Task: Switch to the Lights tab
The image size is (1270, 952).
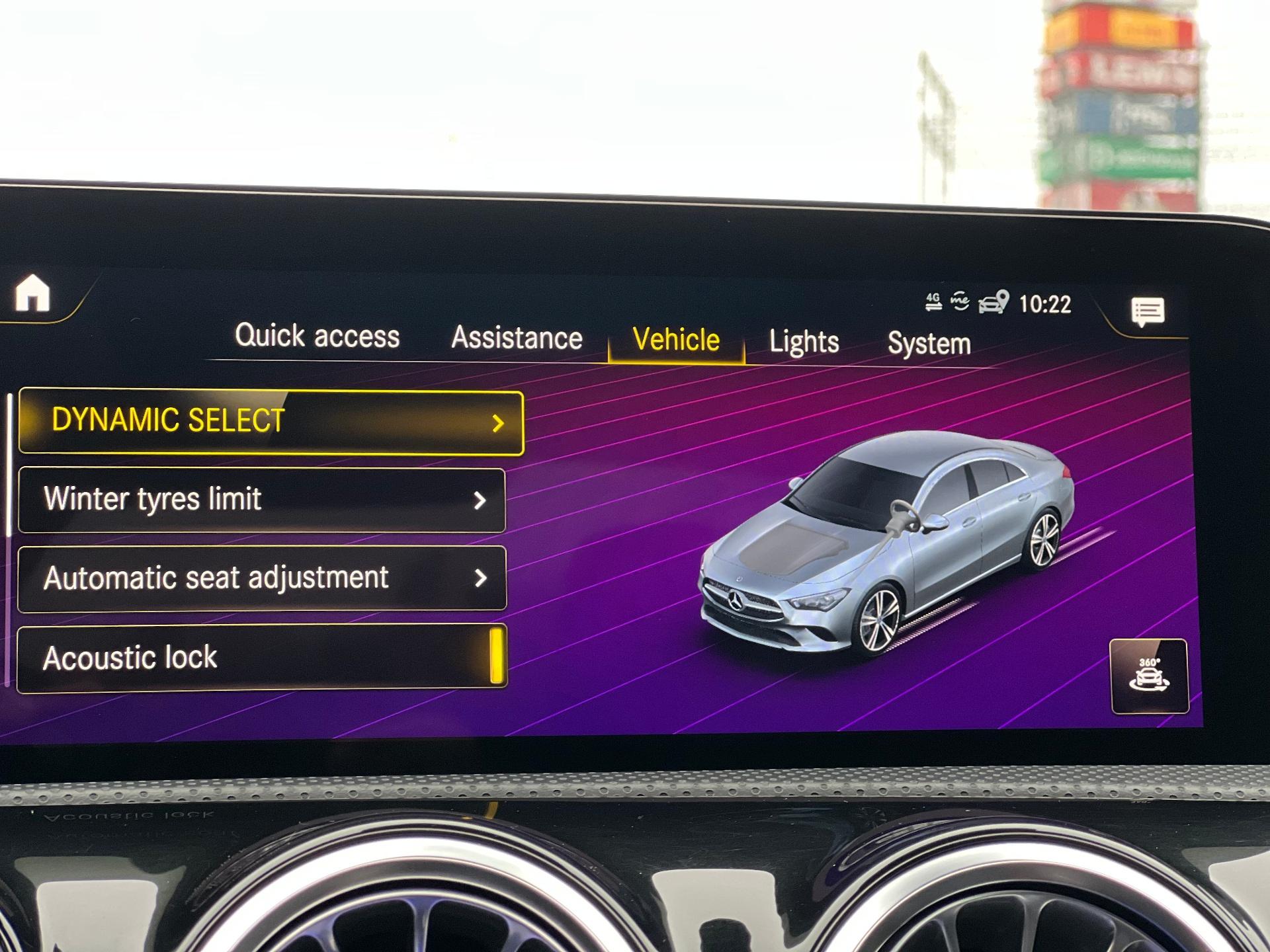Action: [x=804, y=342]
